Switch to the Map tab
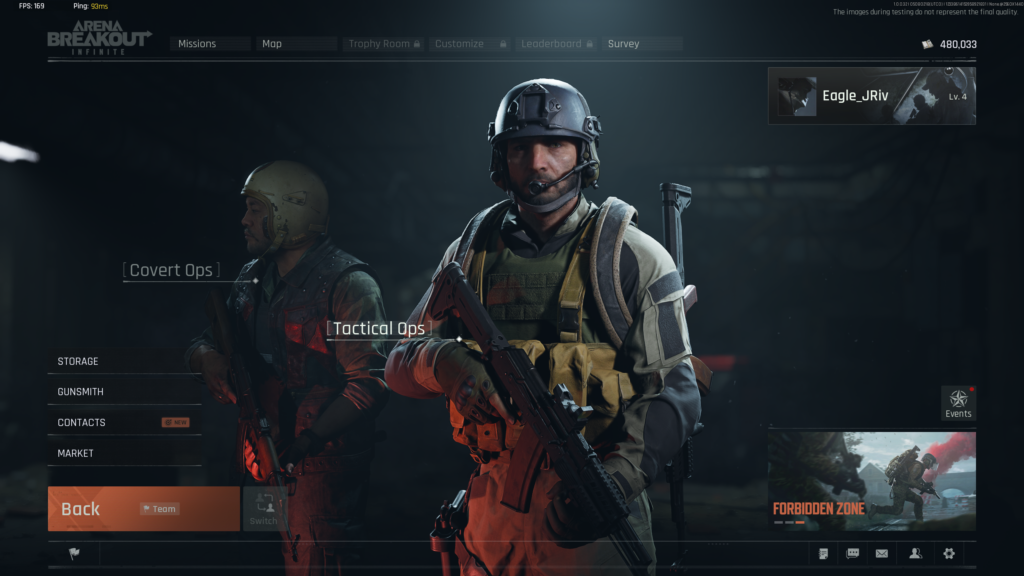This screenshot has height=576, width=1024. pos(297,44)
